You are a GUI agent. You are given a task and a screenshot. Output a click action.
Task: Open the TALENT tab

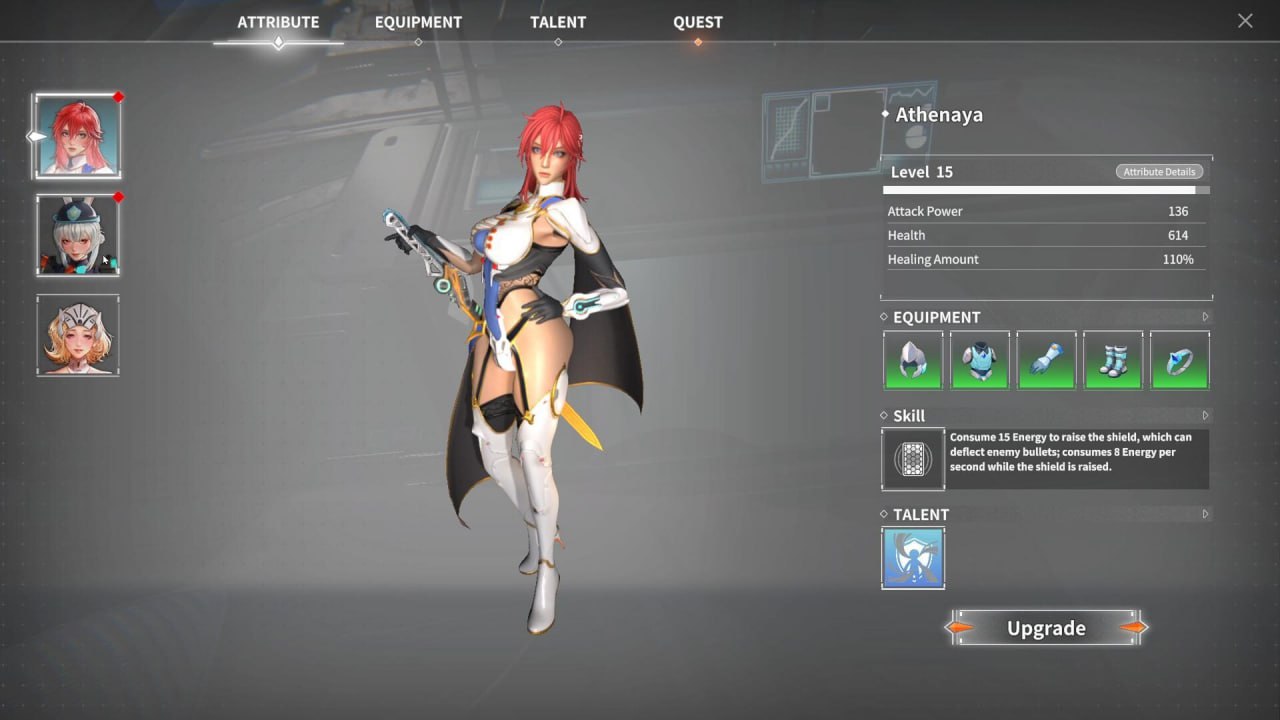point(558,21)
